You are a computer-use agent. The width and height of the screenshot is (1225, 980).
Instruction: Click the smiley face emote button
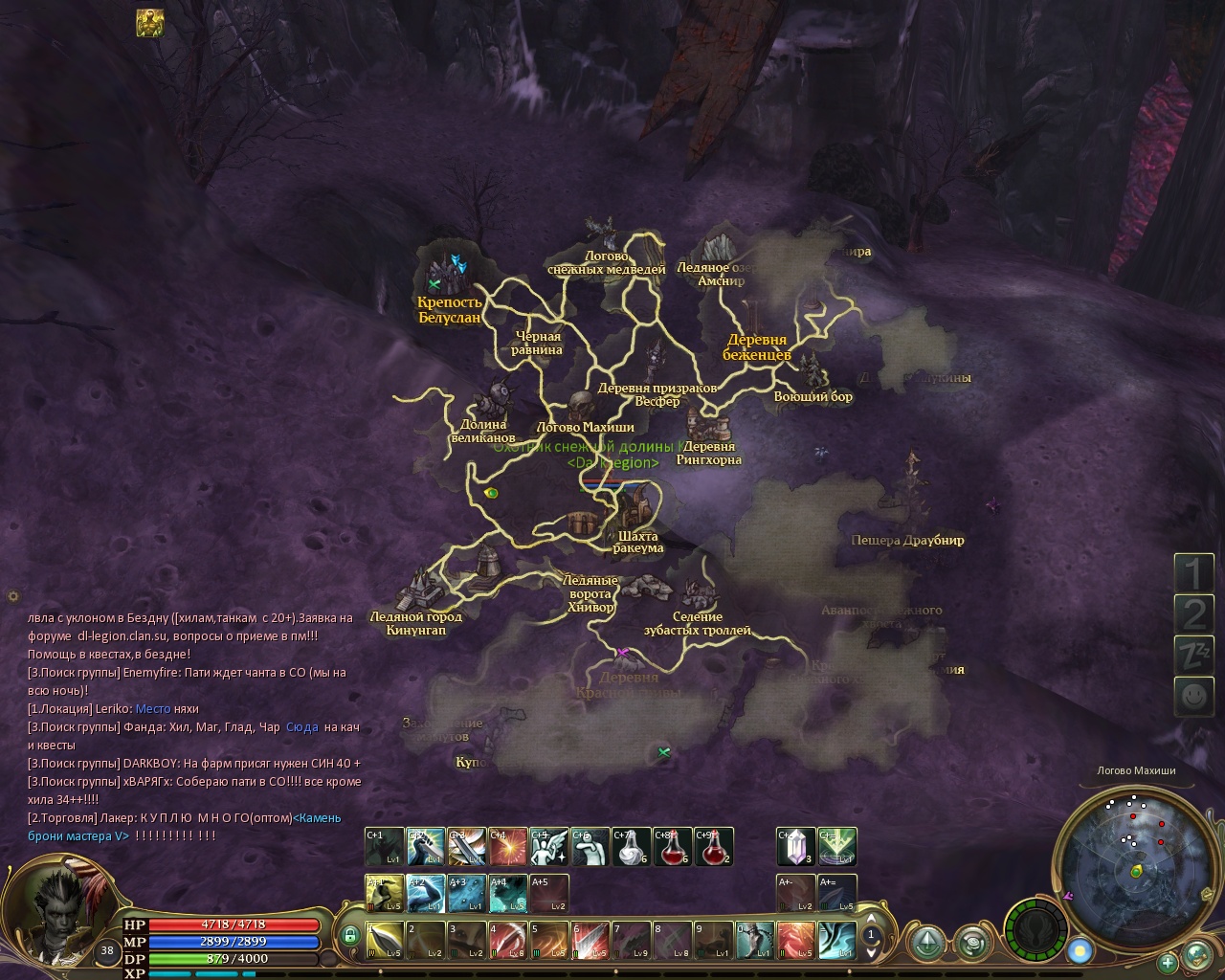pos(1192,696)
